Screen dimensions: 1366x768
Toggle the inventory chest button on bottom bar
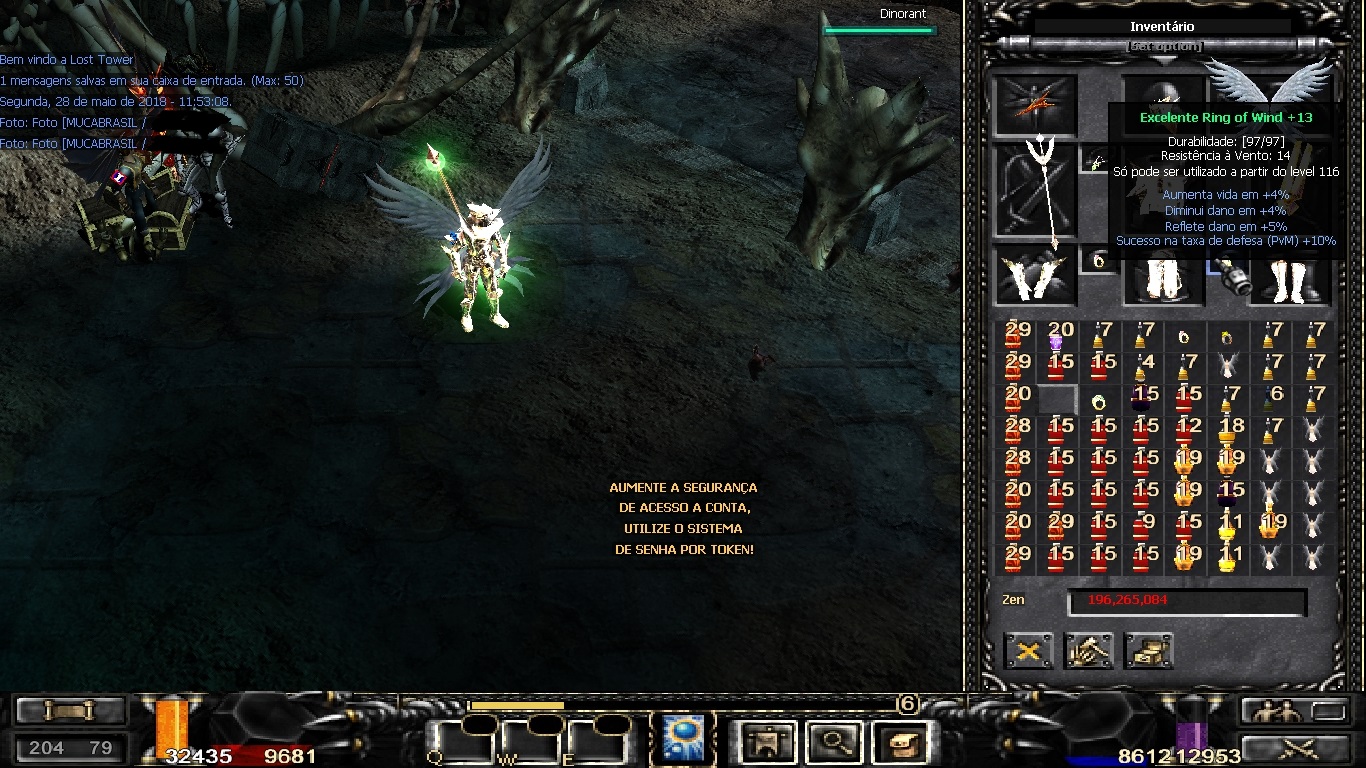pos(900,742)
